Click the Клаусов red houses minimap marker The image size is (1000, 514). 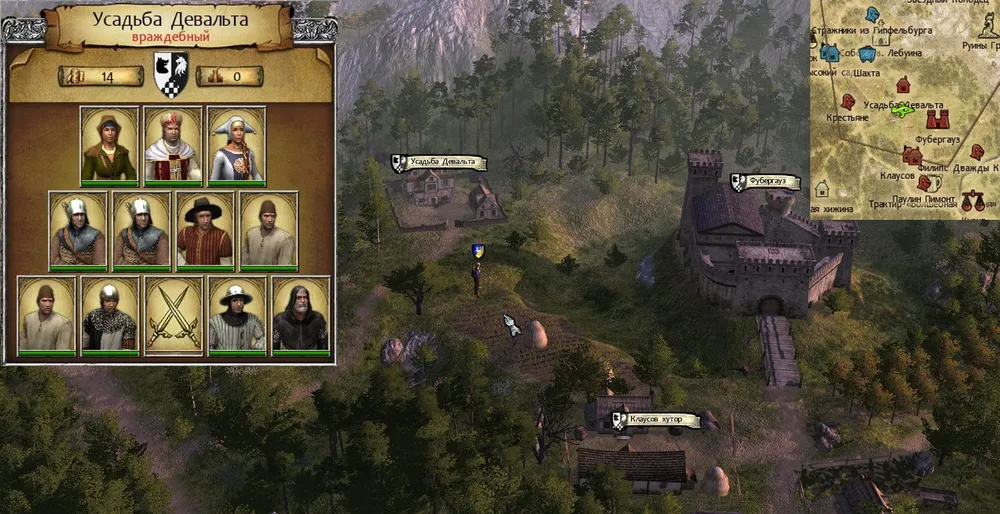point(911,155)
